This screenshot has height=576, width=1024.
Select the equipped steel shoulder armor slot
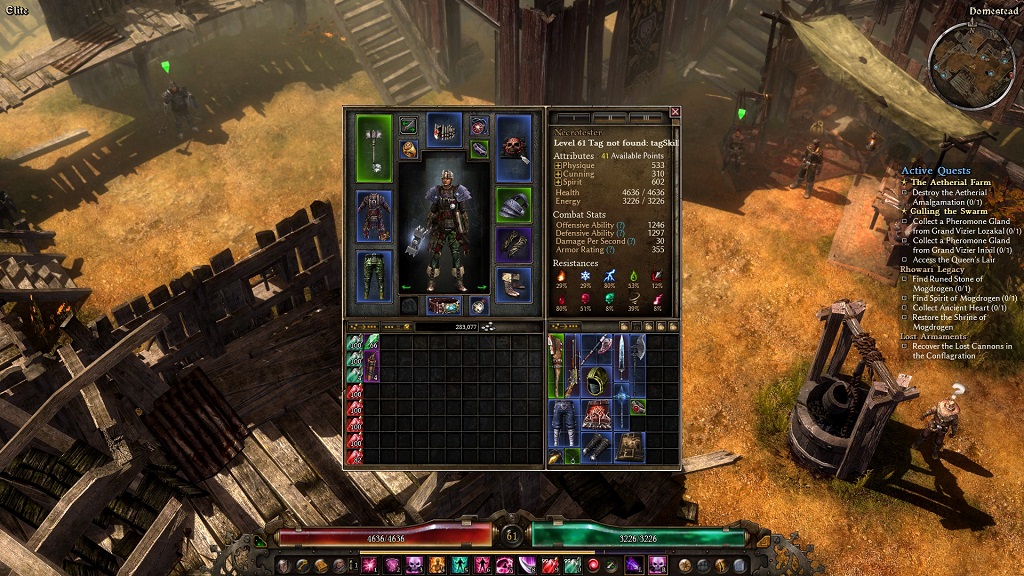[514, 205]
